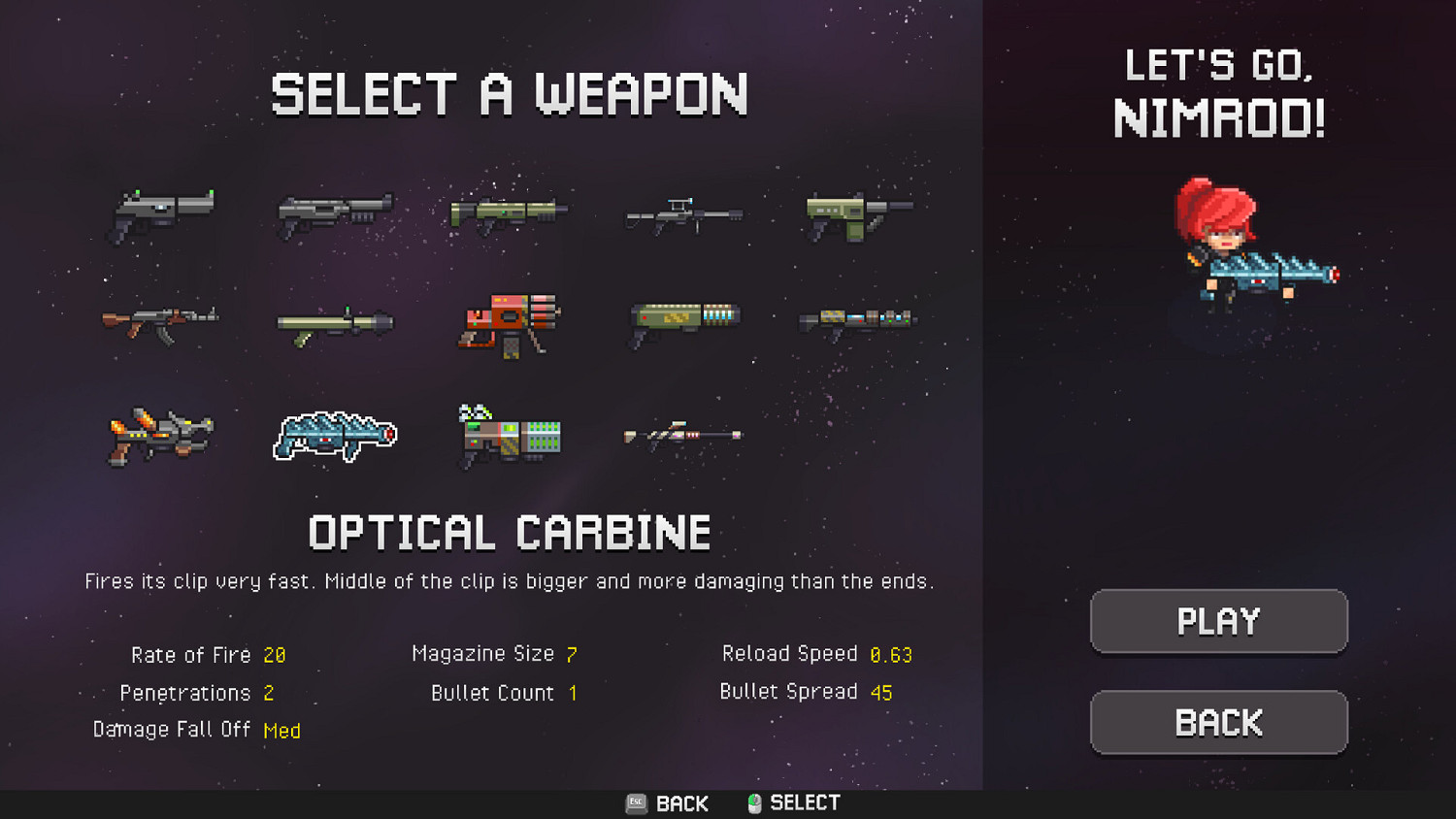The image size is (1456, 819).
Task: Click the mouse SELECT hint at the bottom
Action: tap(791, 803)
